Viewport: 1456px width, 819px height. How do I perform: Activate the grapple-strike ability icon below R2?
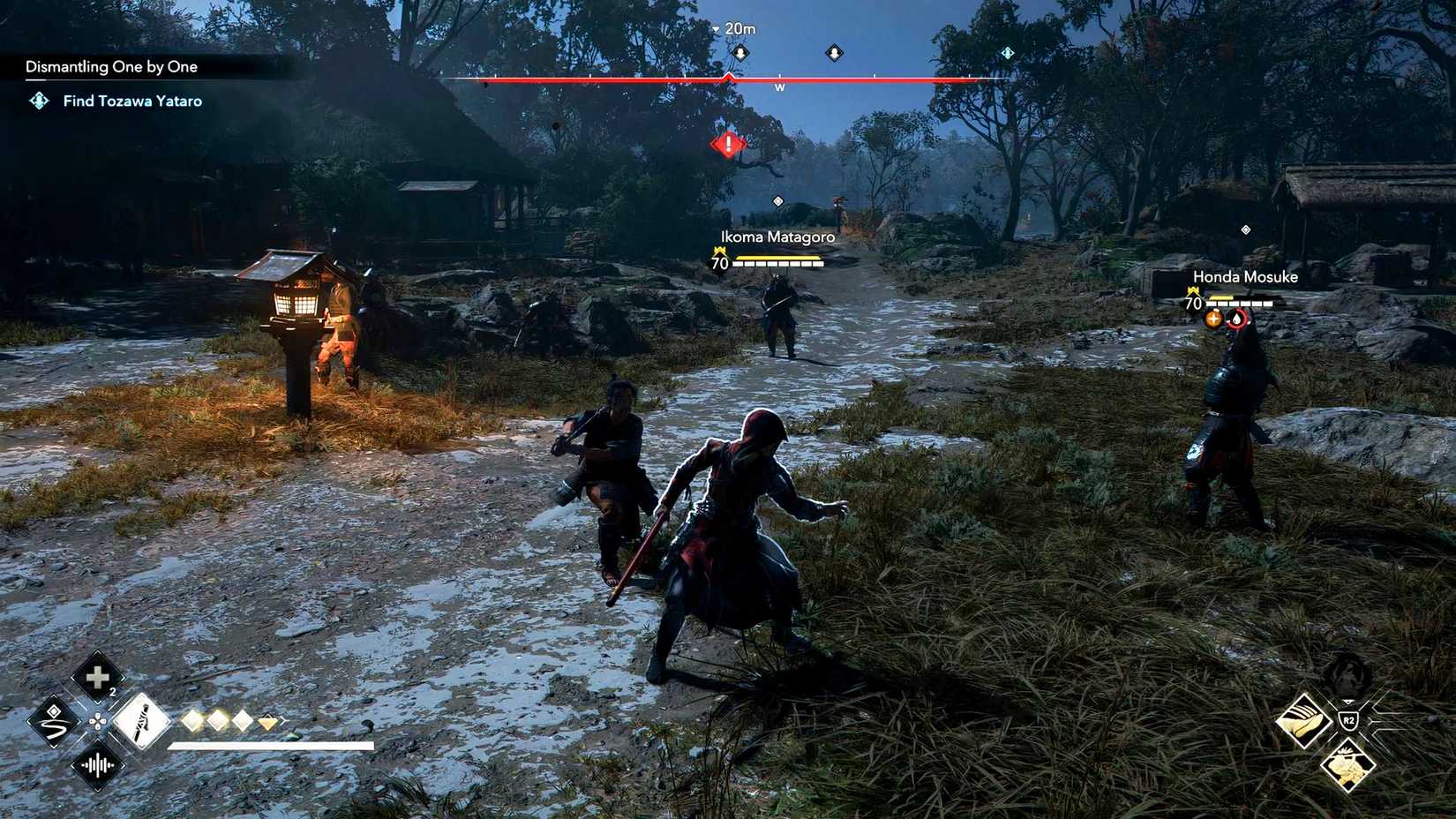(1347, 766)
